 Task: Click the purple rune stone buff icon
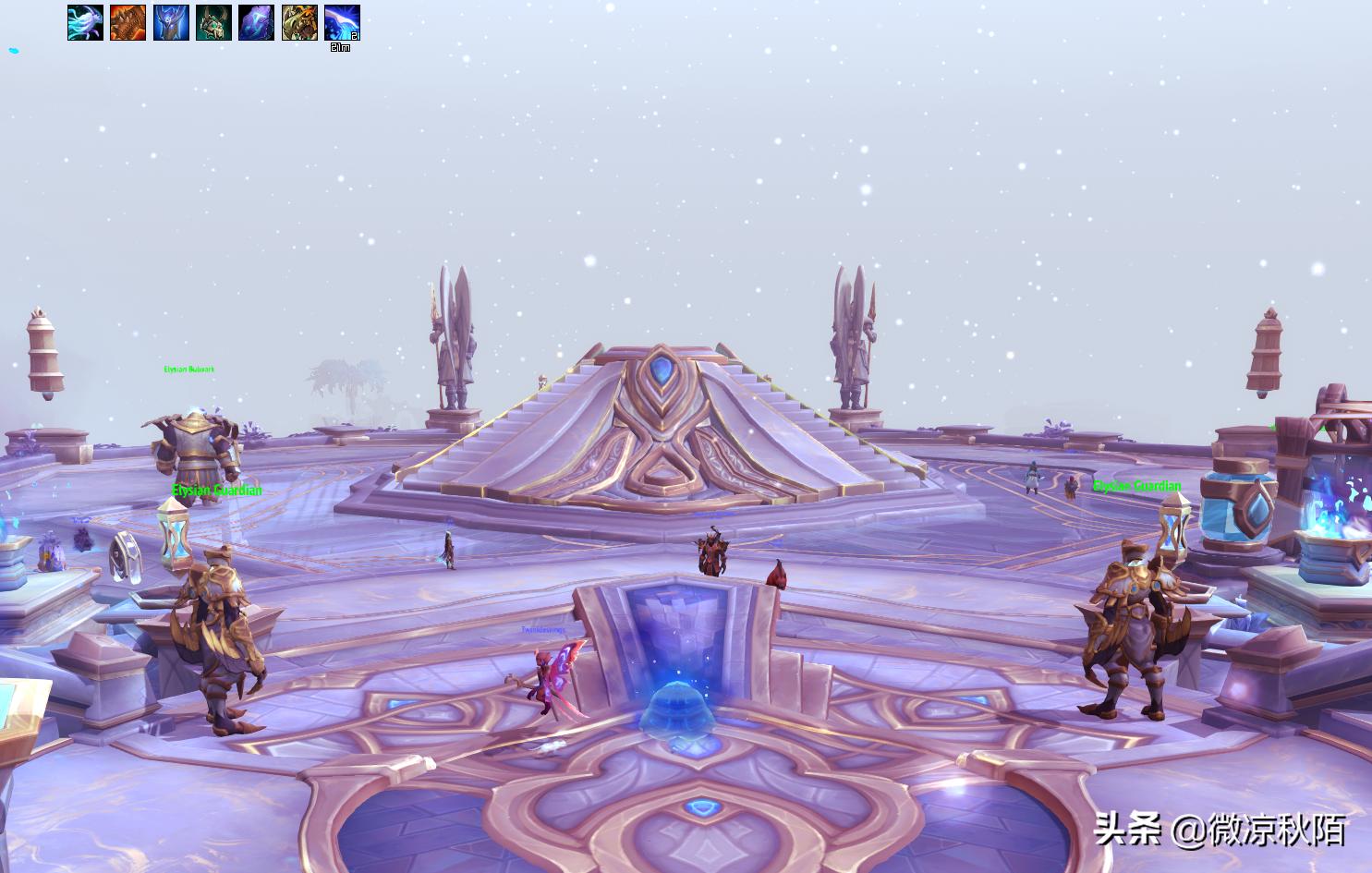coord(256,23)
